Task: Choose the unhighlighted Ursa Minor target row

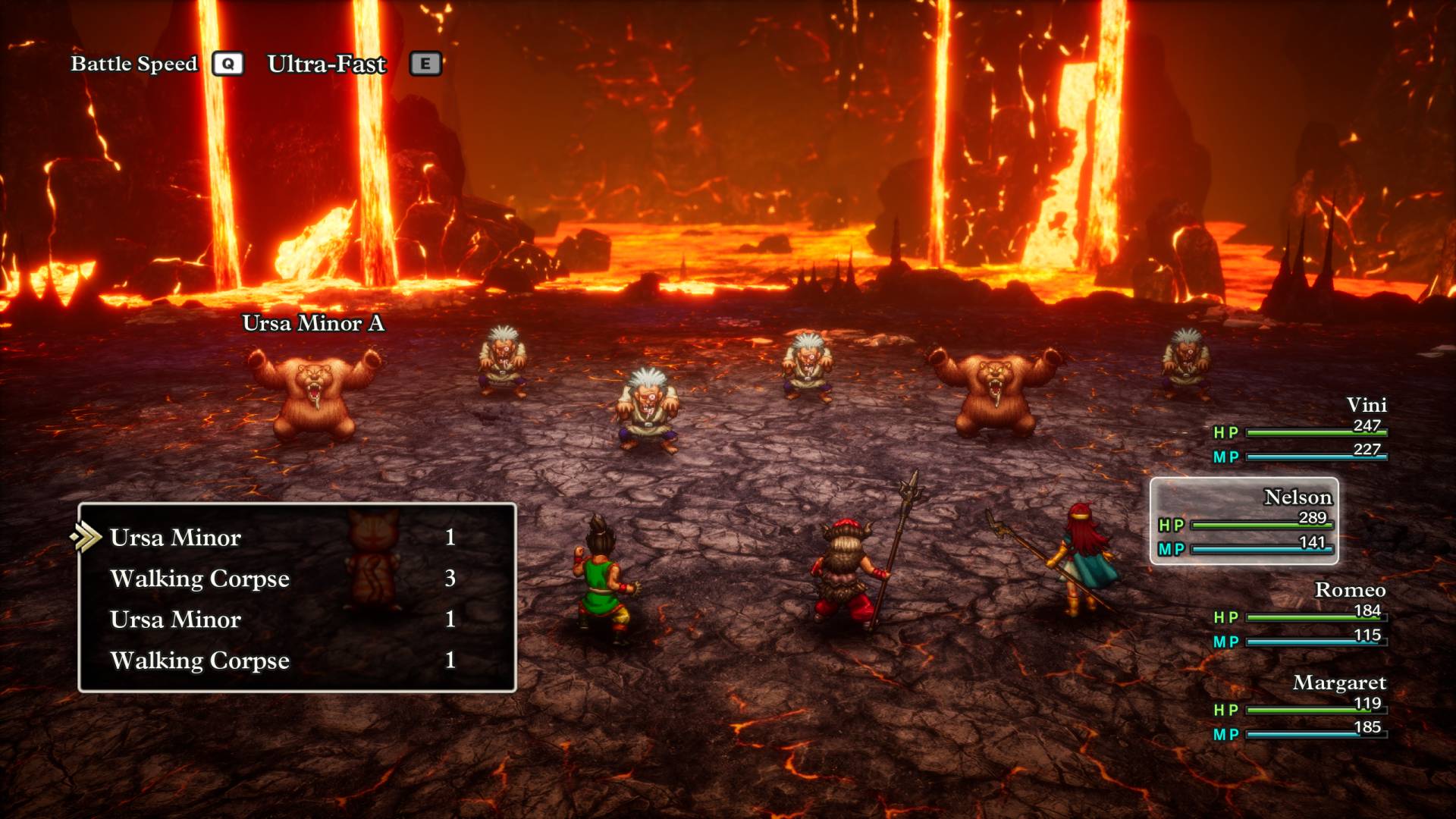Action: pyautogui.click(x=176, y=620)
